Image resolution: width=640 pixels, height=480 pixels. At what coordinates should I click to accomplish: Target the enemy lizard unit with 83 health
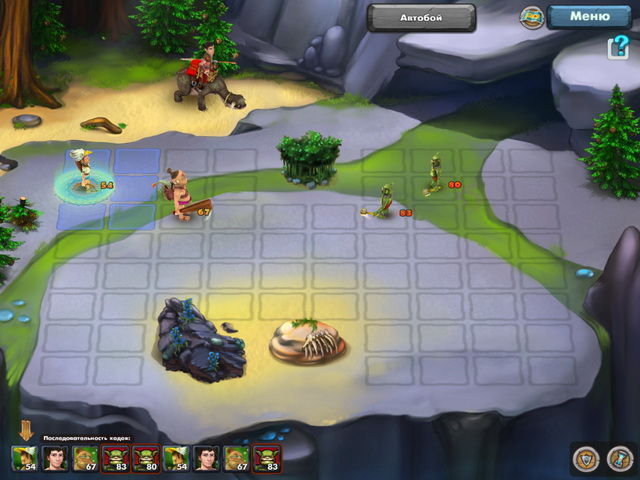click(x=383, y=201)
